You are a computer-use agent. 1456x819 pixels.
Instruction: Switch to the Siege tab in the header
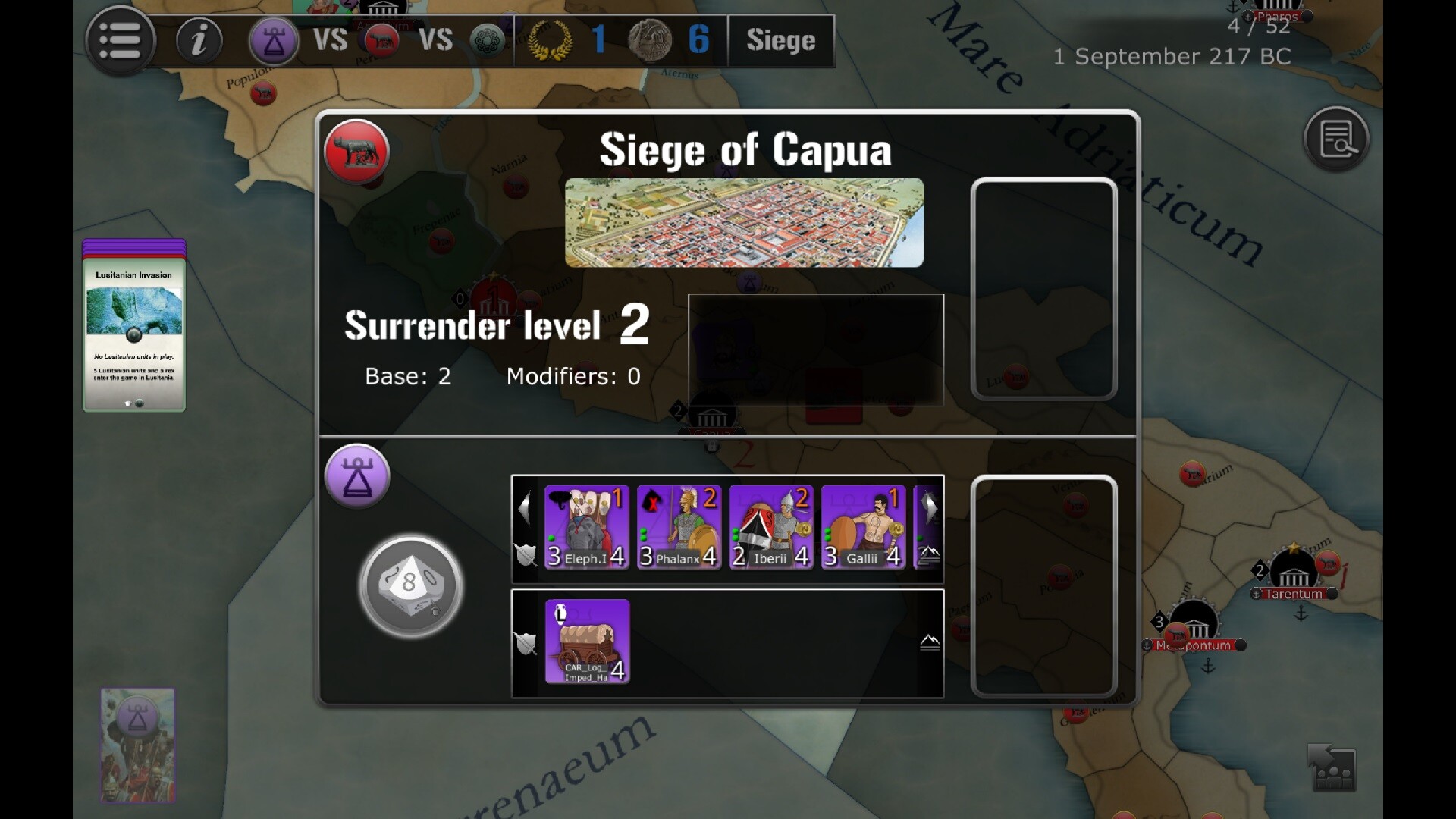coord(781,41)
